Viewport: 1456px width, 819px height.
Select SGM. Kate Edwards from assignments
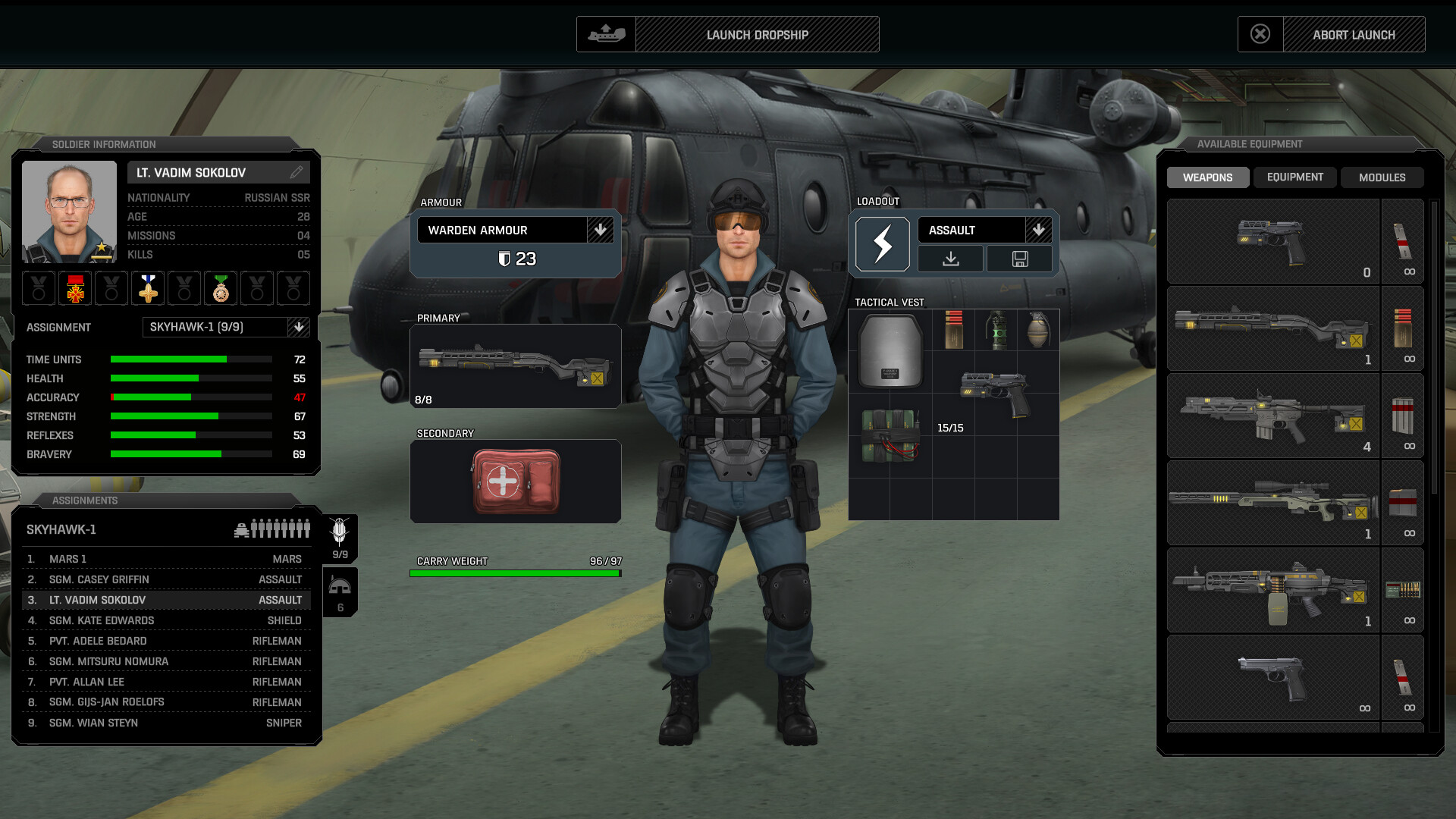coord(167,620)
